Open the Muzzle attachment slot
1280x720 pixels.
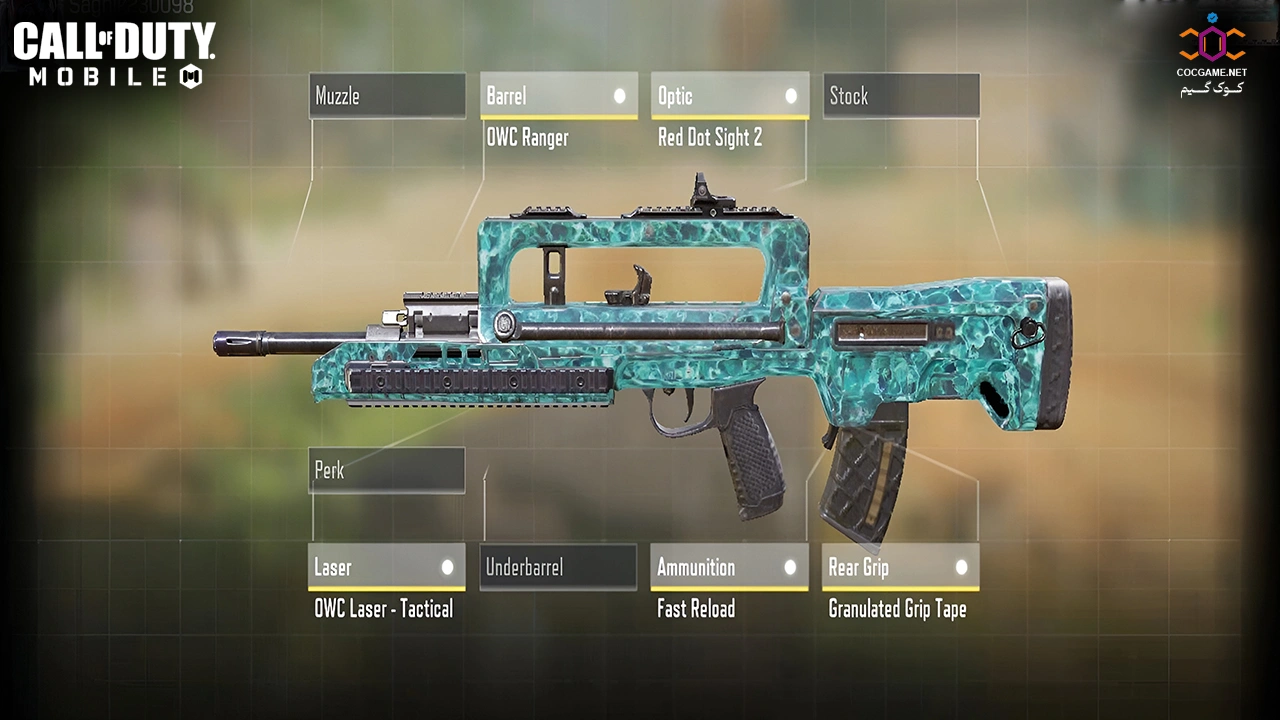pyautogui.click(x=387, y=96)
